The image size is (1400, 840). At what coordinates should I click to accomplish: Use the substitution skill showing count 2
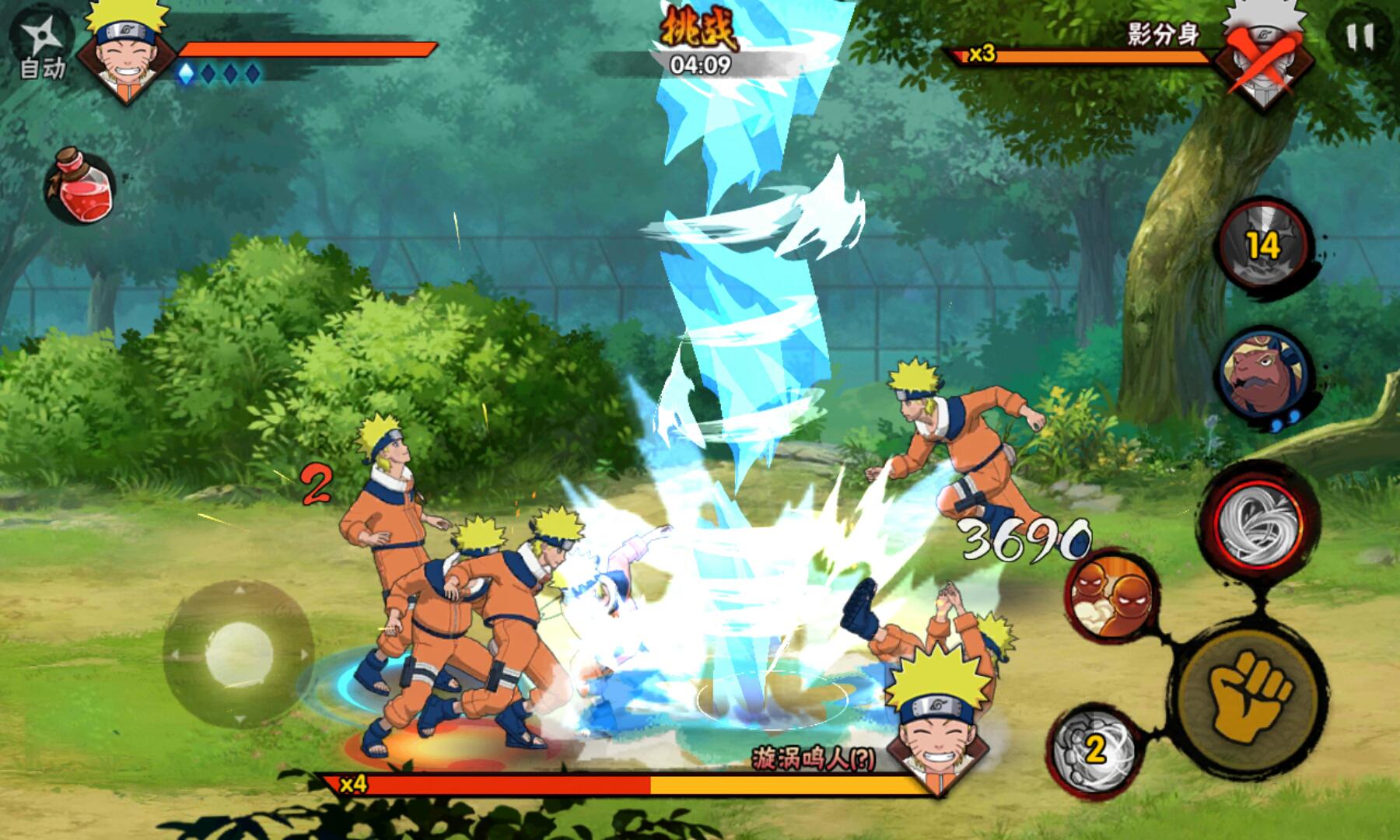1094,747
